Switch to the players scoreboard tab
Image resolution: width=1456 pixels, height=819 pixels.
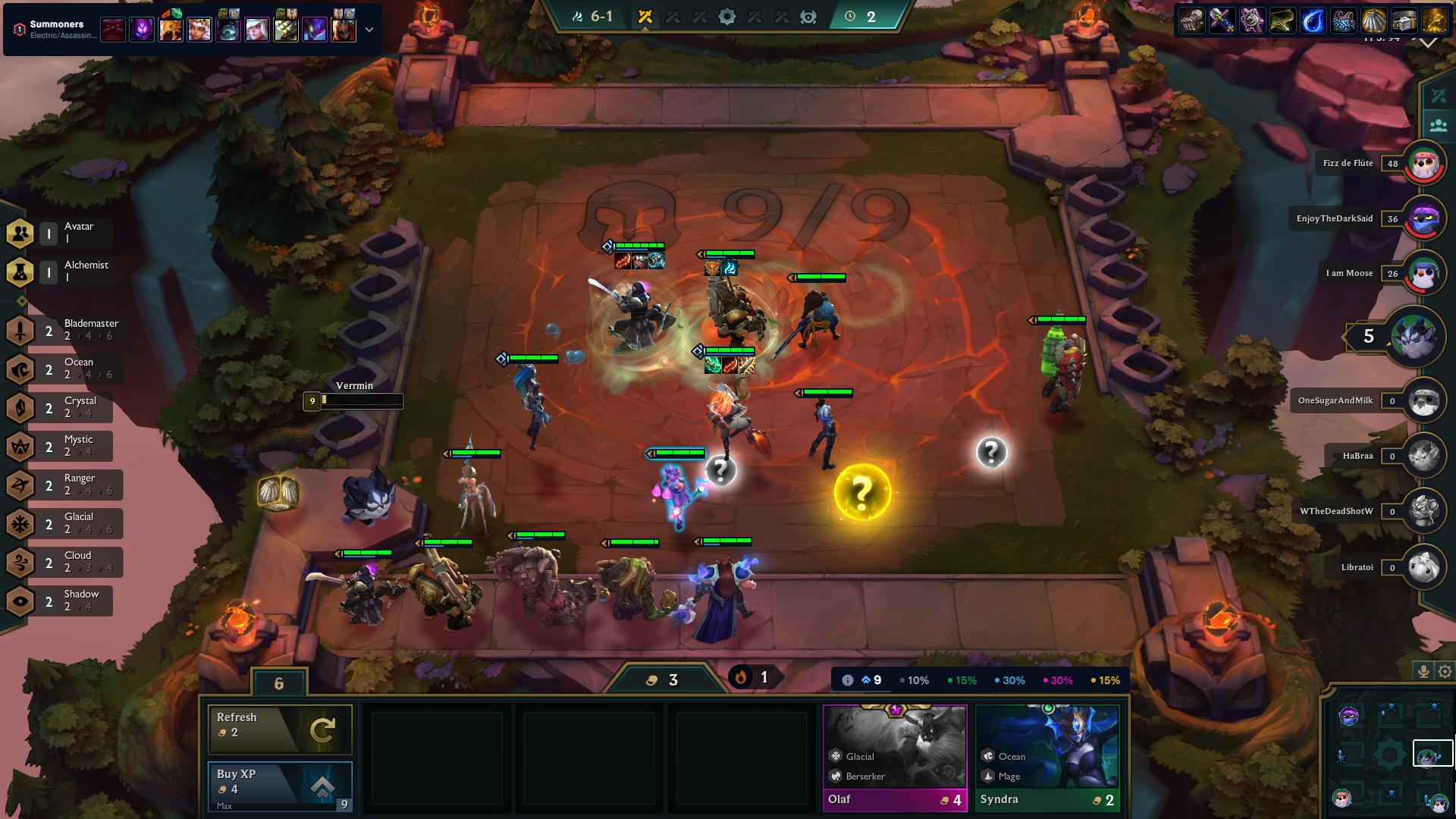(x=1438, y=125)
